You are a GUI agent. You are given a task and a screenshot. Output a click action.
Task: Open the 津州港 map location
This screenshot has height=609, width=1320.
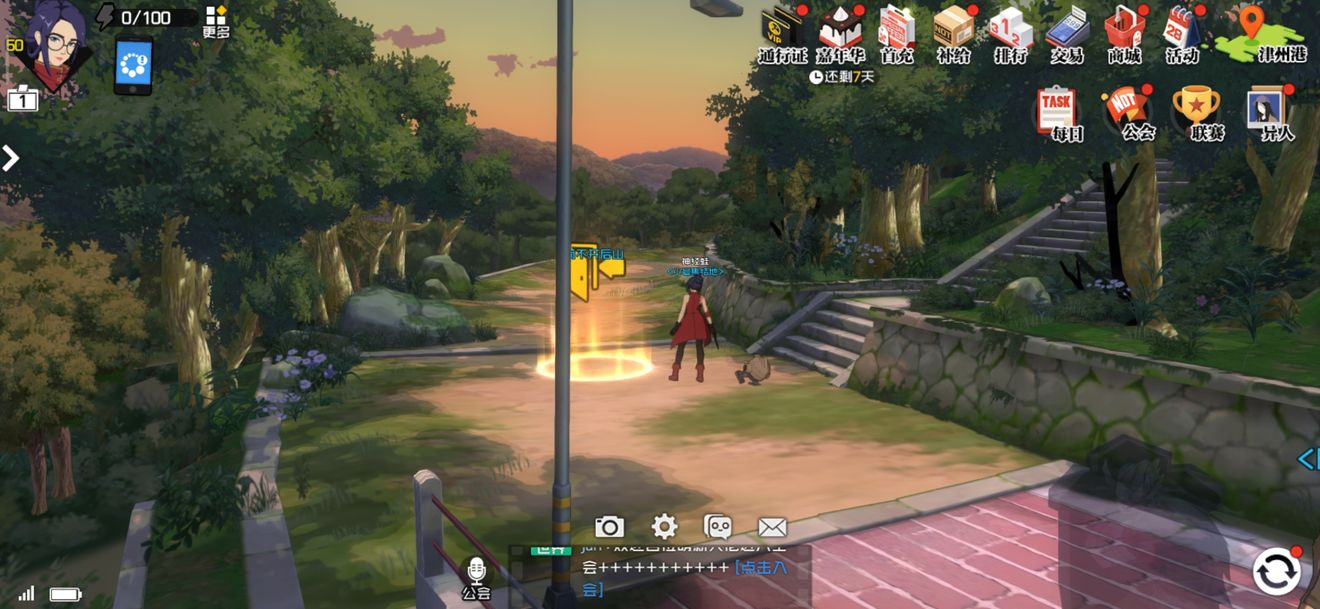(x=1260, y=33)
